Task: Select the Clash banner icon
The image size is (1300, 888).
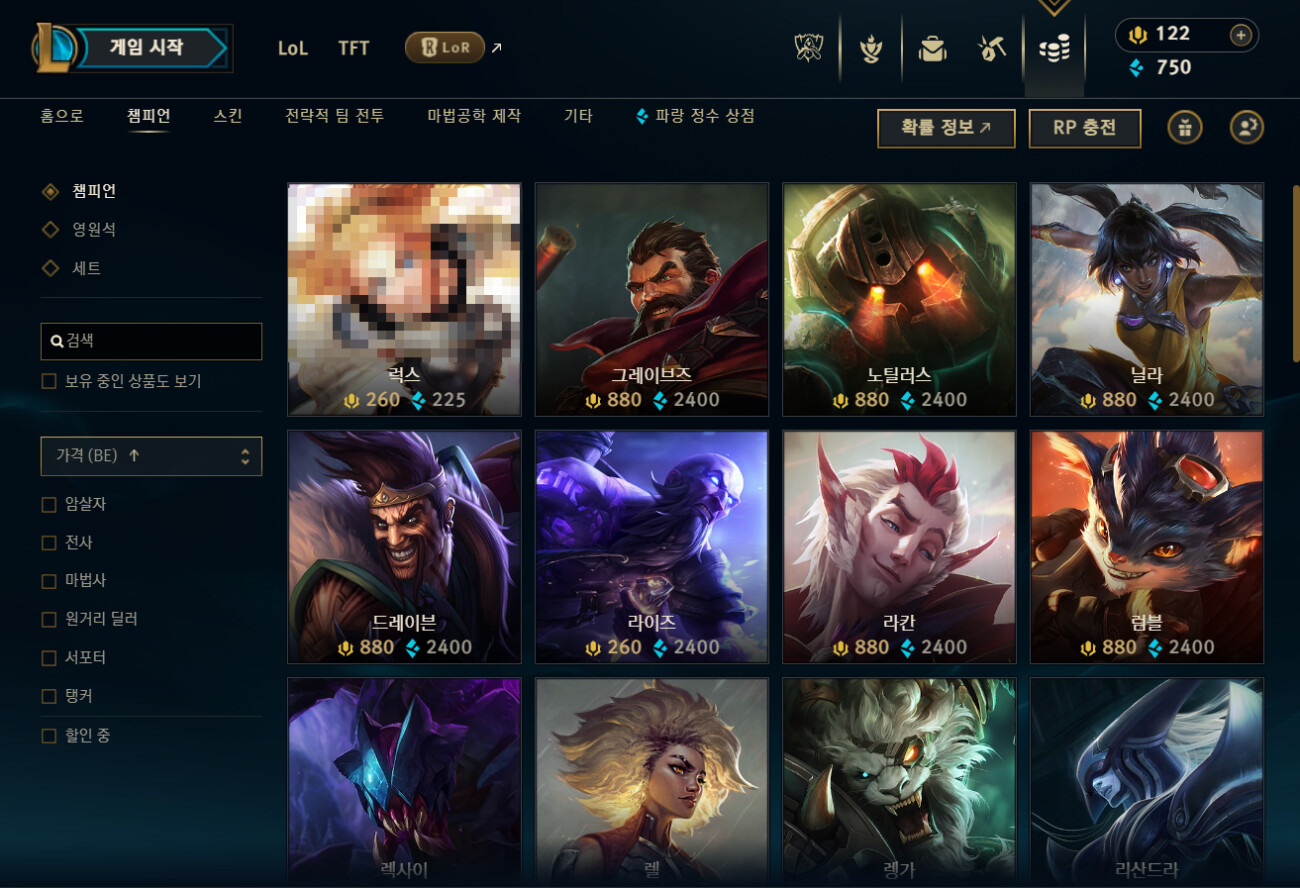Action: point(869,50)
